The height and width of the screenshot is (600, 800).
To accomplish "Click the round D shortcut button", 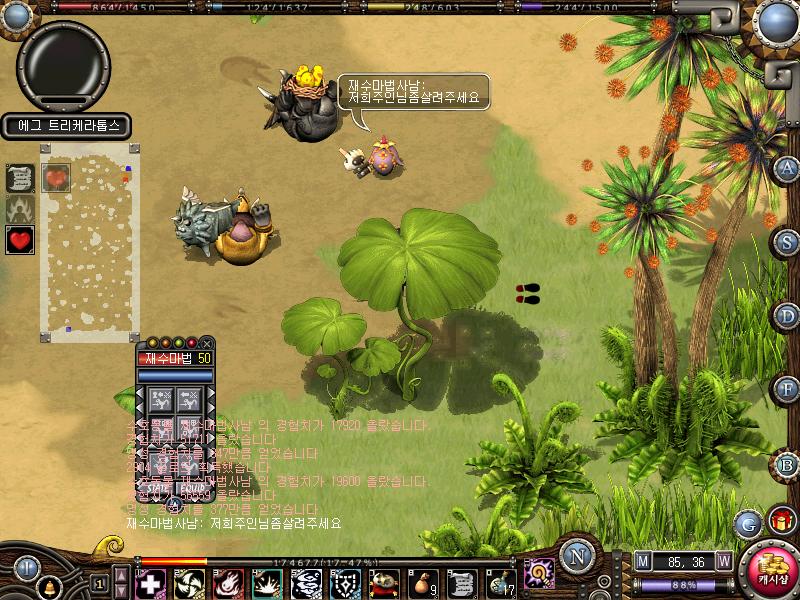I will click(x=788, y=316).
